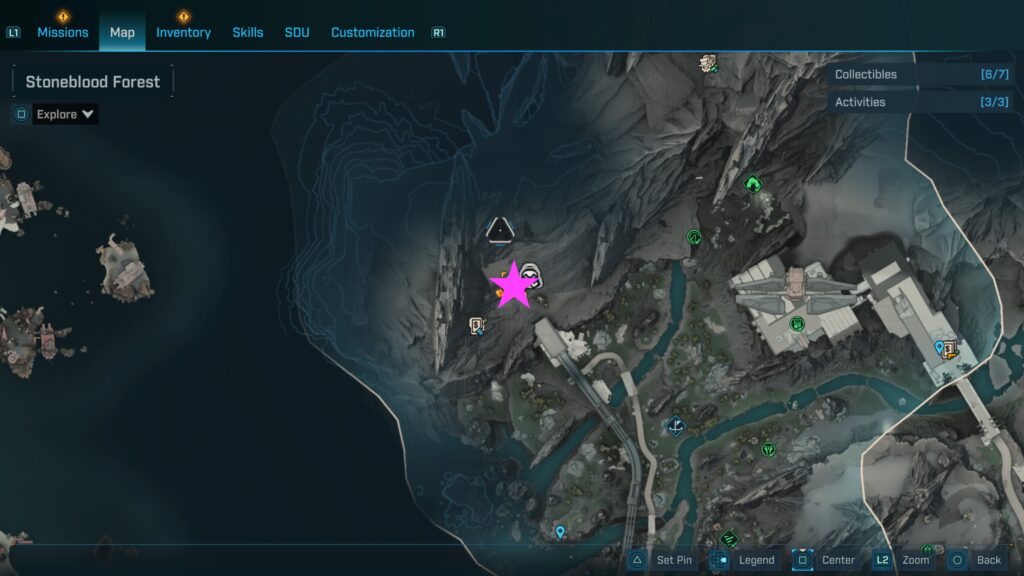This screenshot has width=1024, height=576.
Task: Open the Explore filter dropdown
Action: [x=65, y=114]
